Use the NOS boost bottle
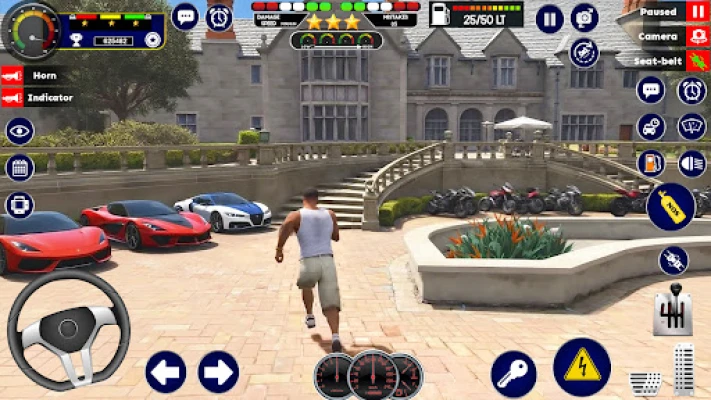Viewport: 711px width, 400px height. pos(670,207)
